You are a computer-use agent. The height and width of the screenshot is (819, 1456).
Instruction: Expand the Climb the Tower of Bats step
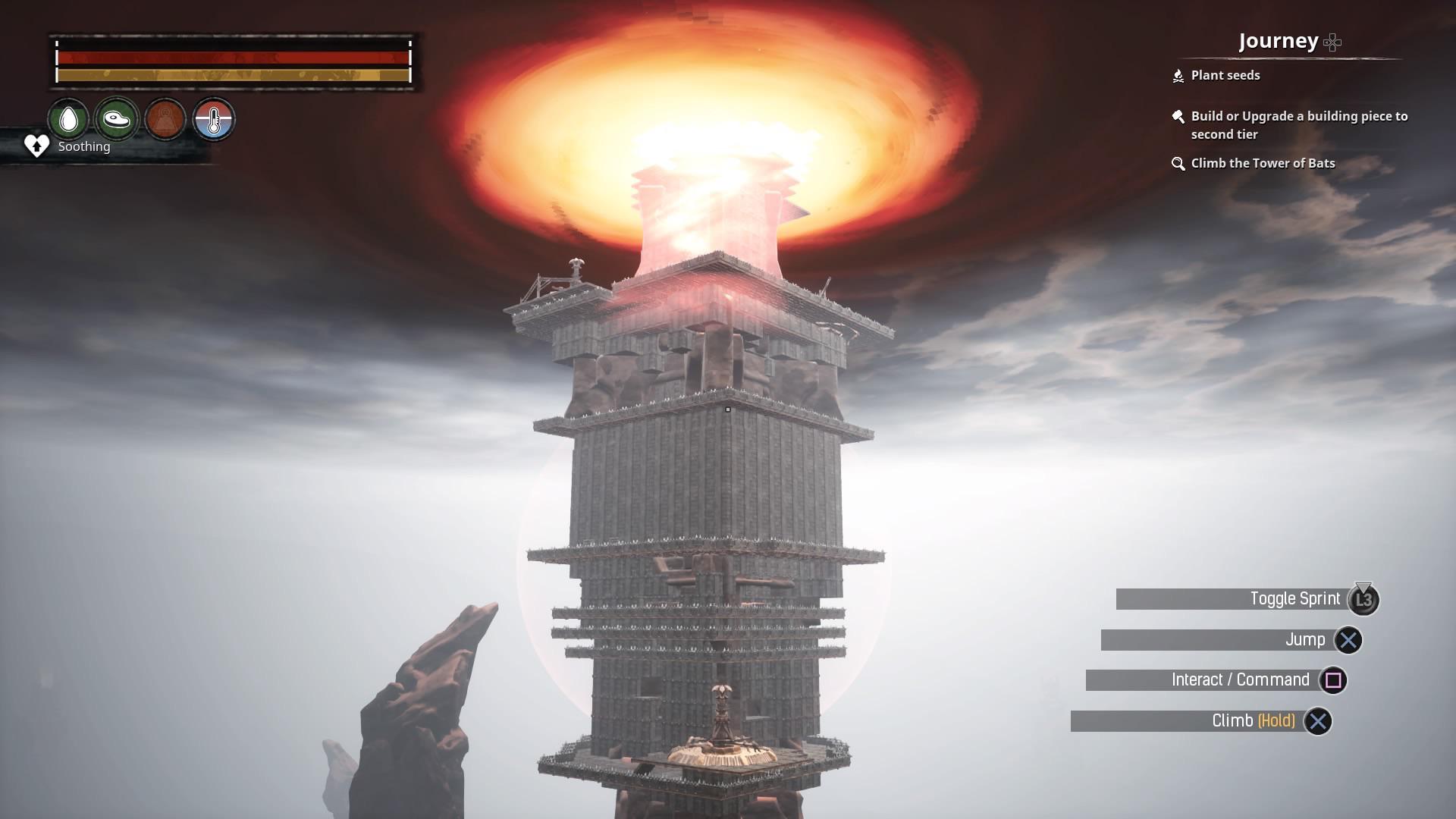(1263, 163)
